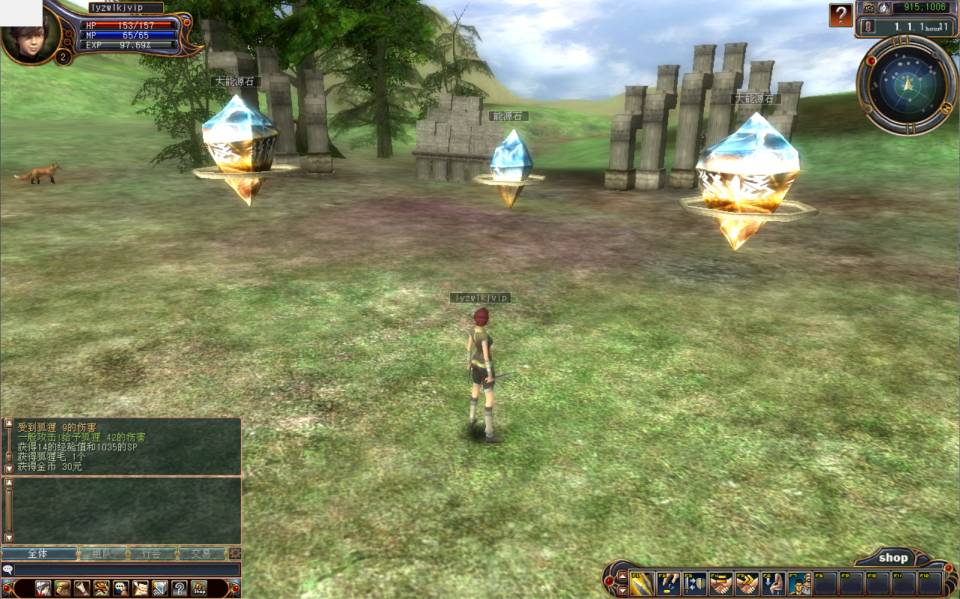Select the 全体 chat channel tab

(x=38, y=553)
